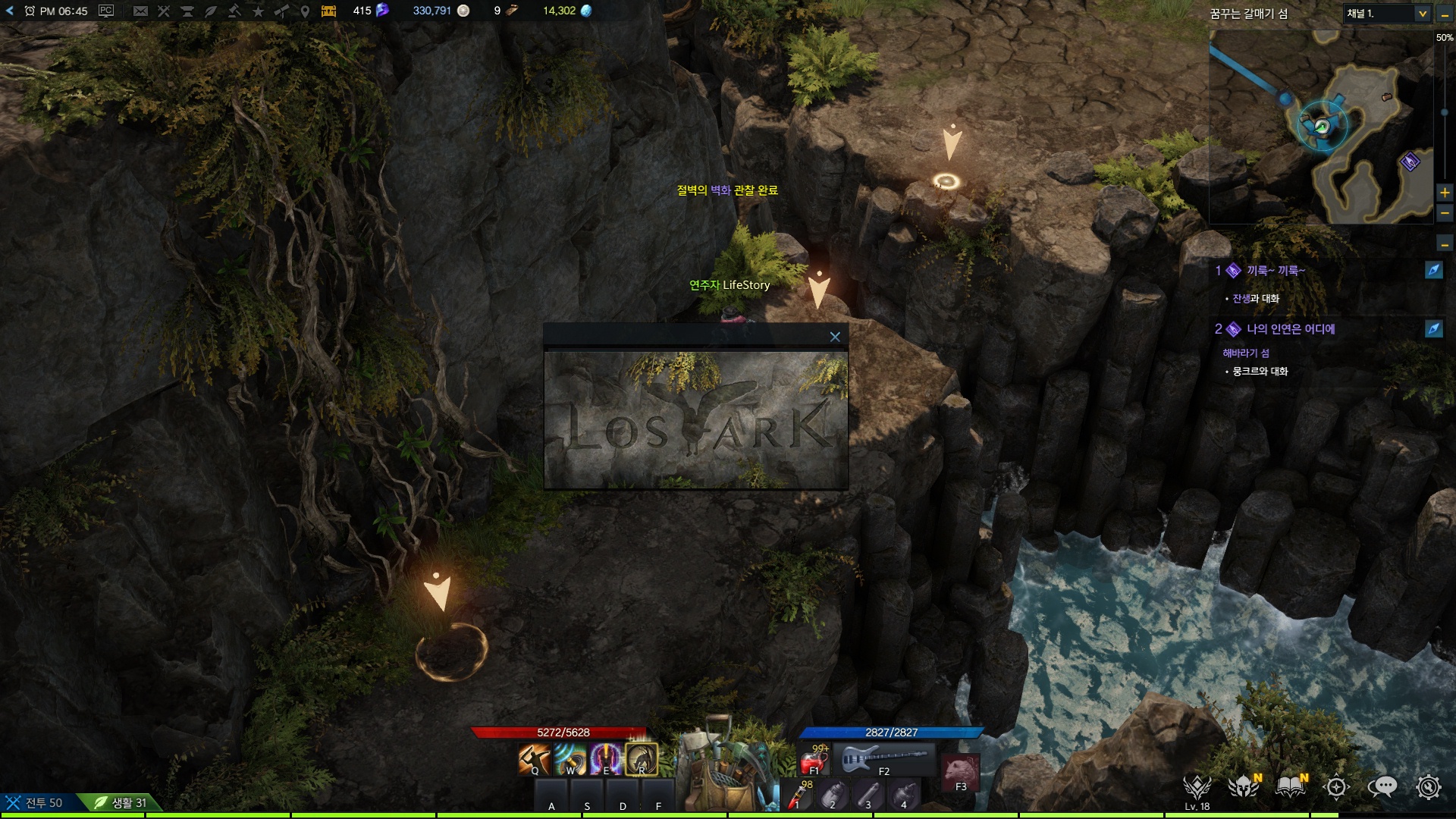The image size is (1456, 819).
Task: Activate the E glowing helmet skill
Action: coord(606,758)
